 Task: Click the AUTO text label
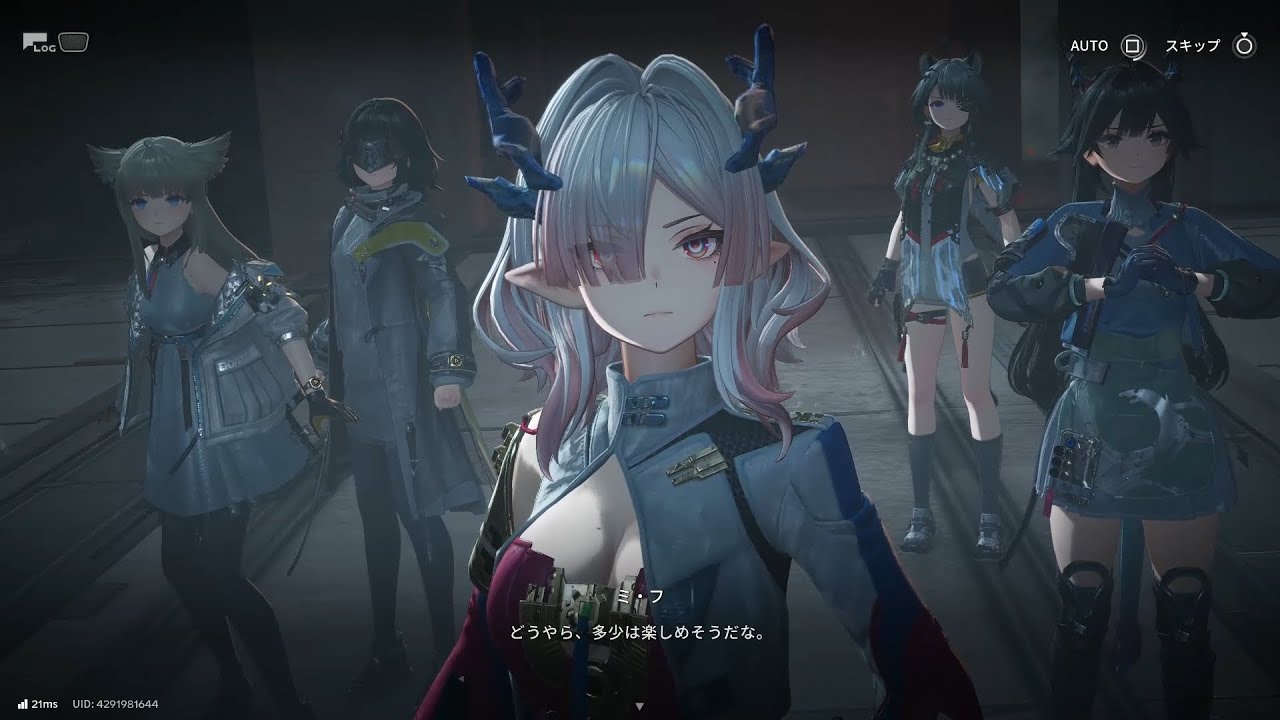click(1090, 44)
